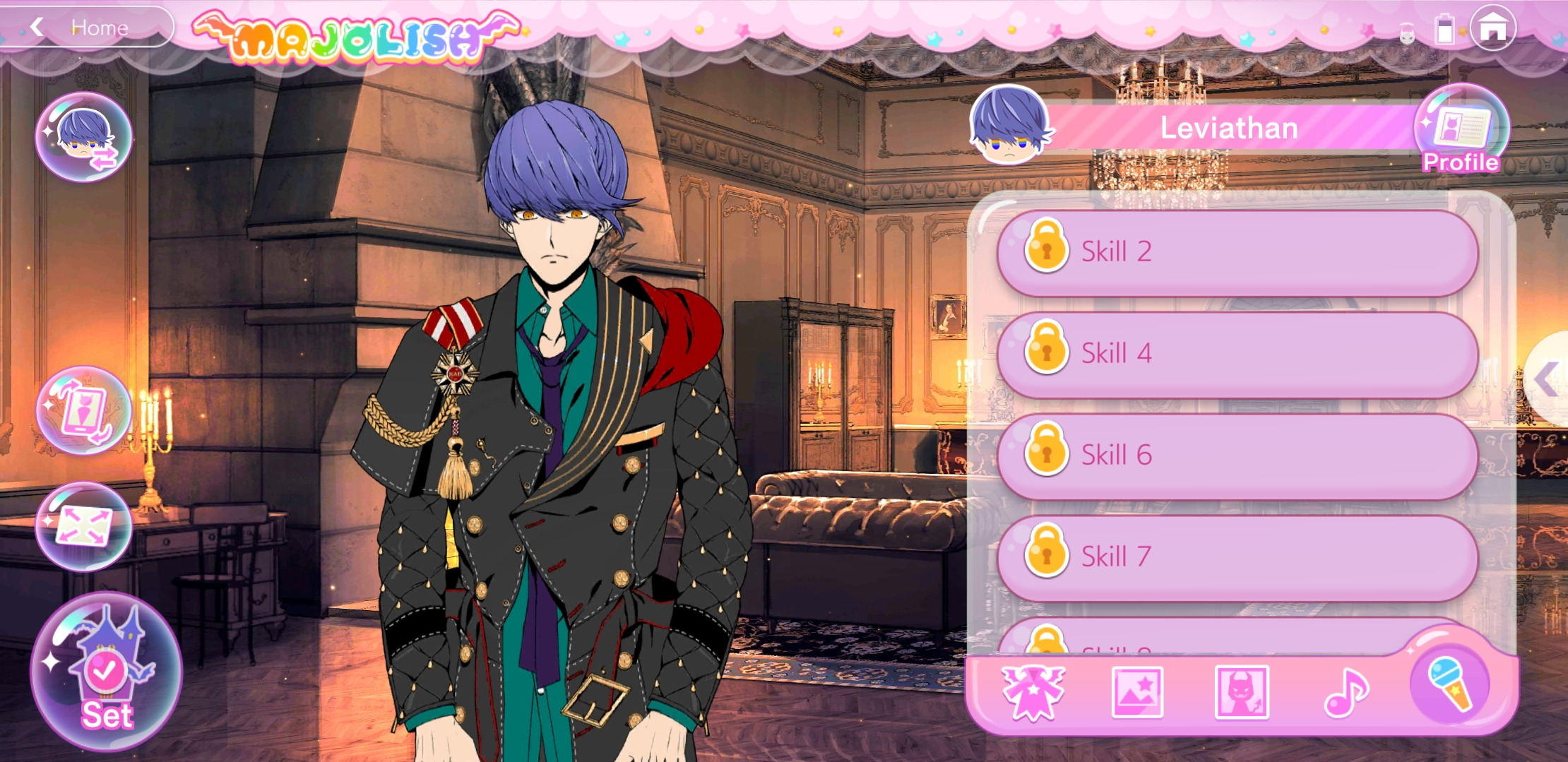Switch to the winged outfit tab
The image size is (1568, 762).
click(1033, 693)
